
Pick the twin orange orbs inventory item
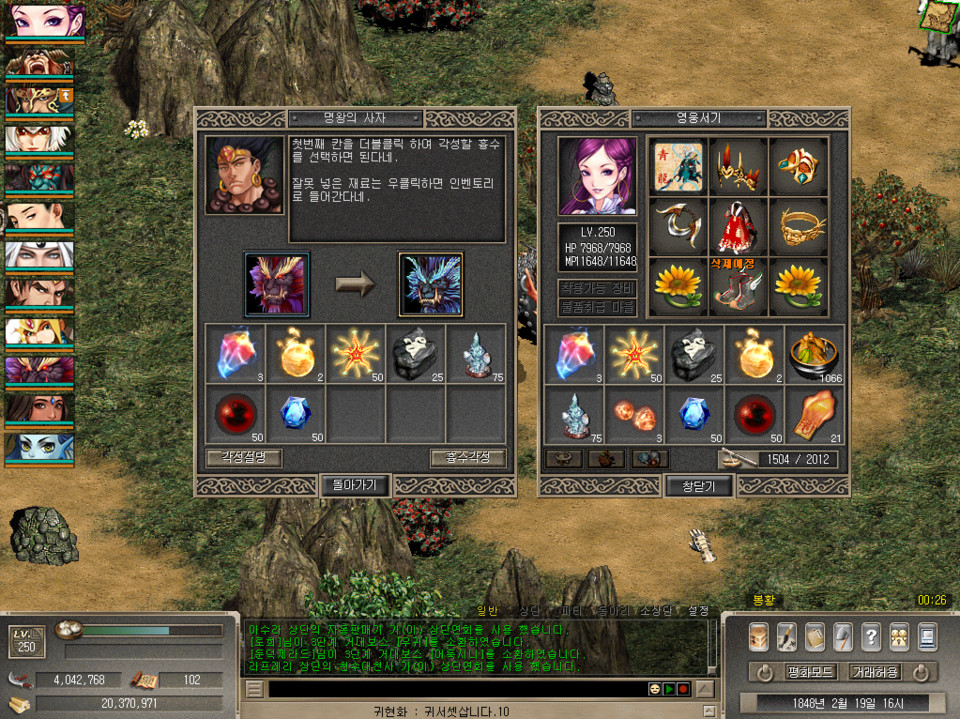click(x=636, y=414)
